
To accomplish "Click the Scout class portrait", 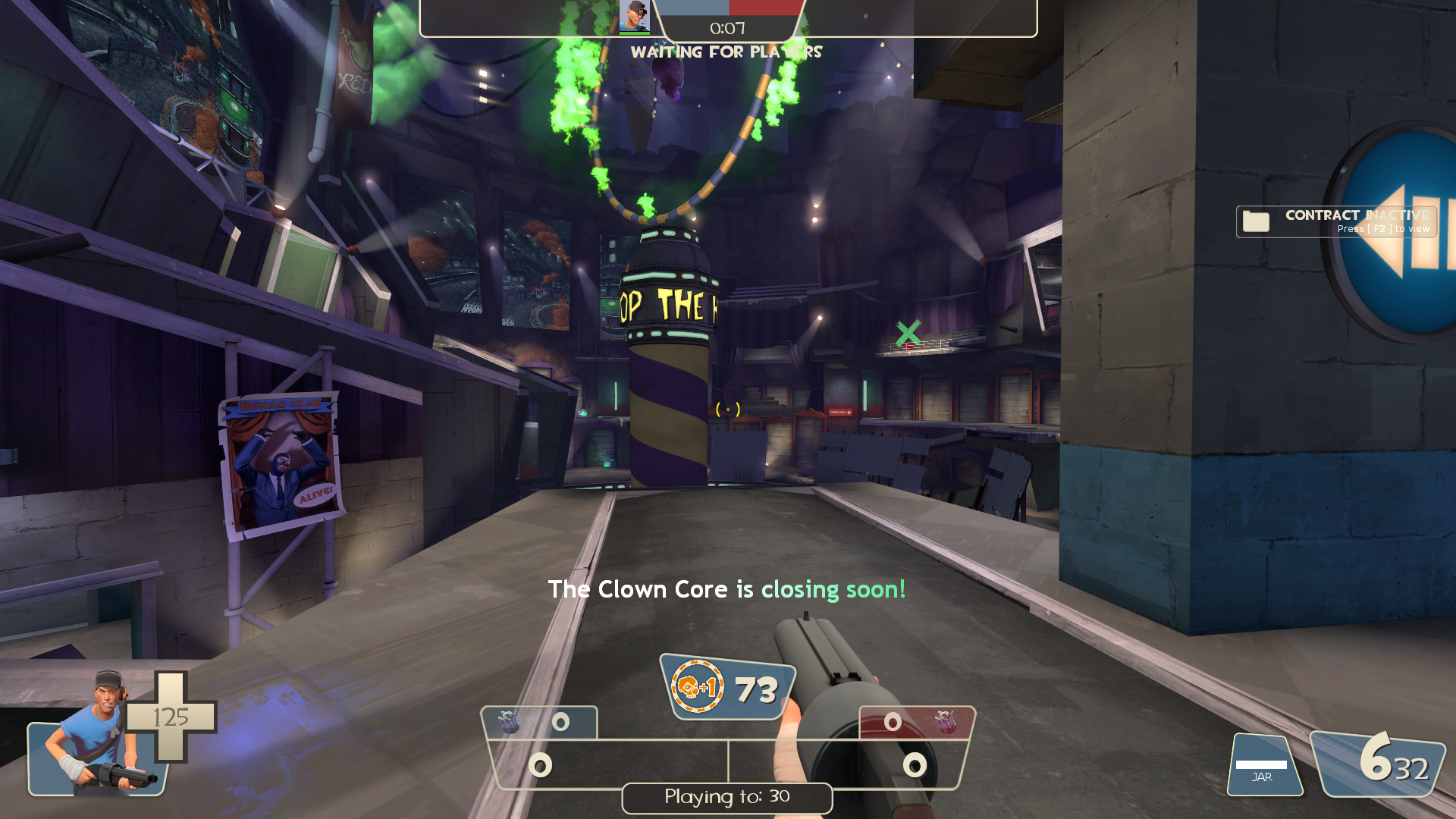I will [99, 736].
